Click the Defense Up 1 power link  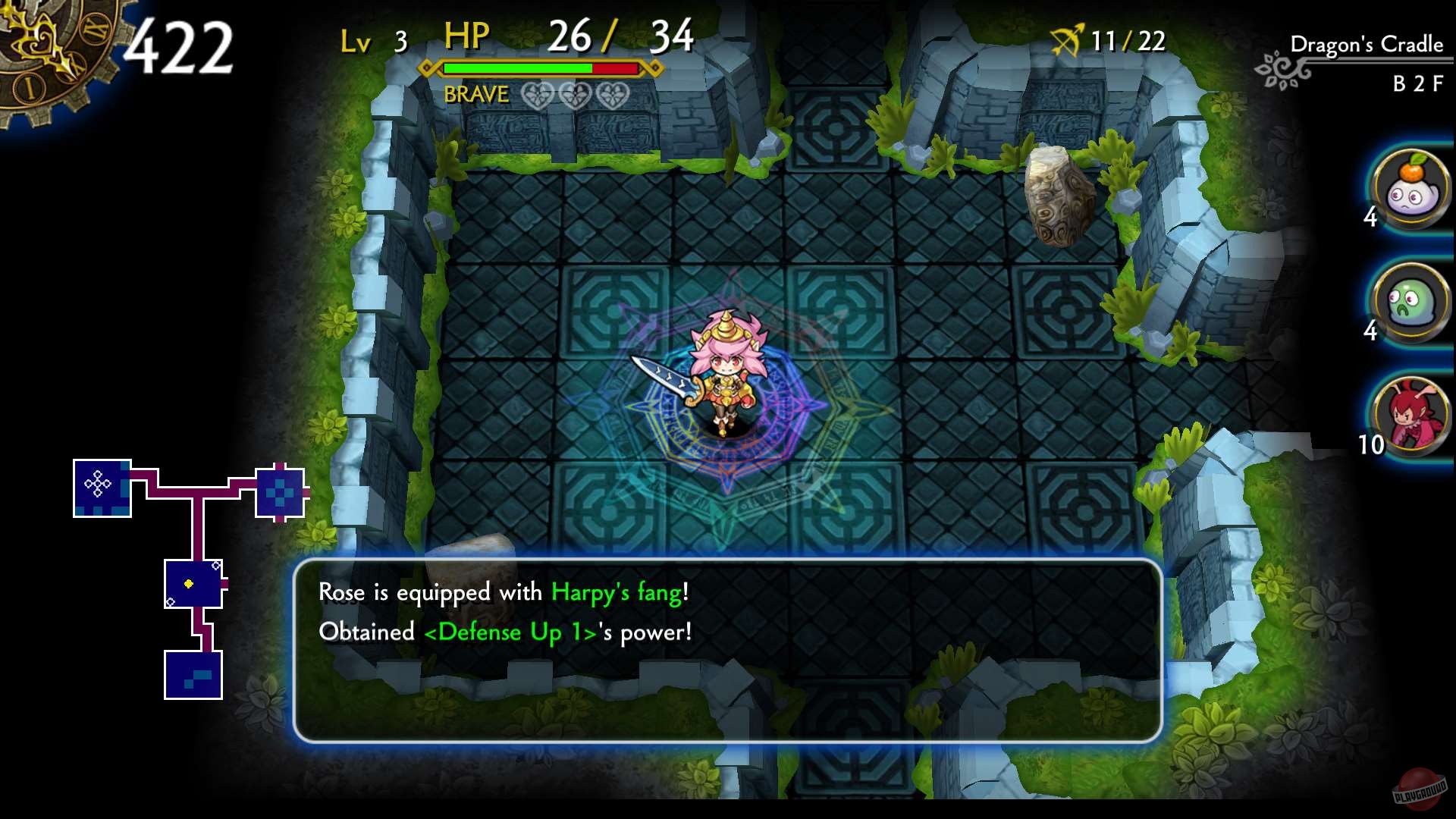[510, 632]
